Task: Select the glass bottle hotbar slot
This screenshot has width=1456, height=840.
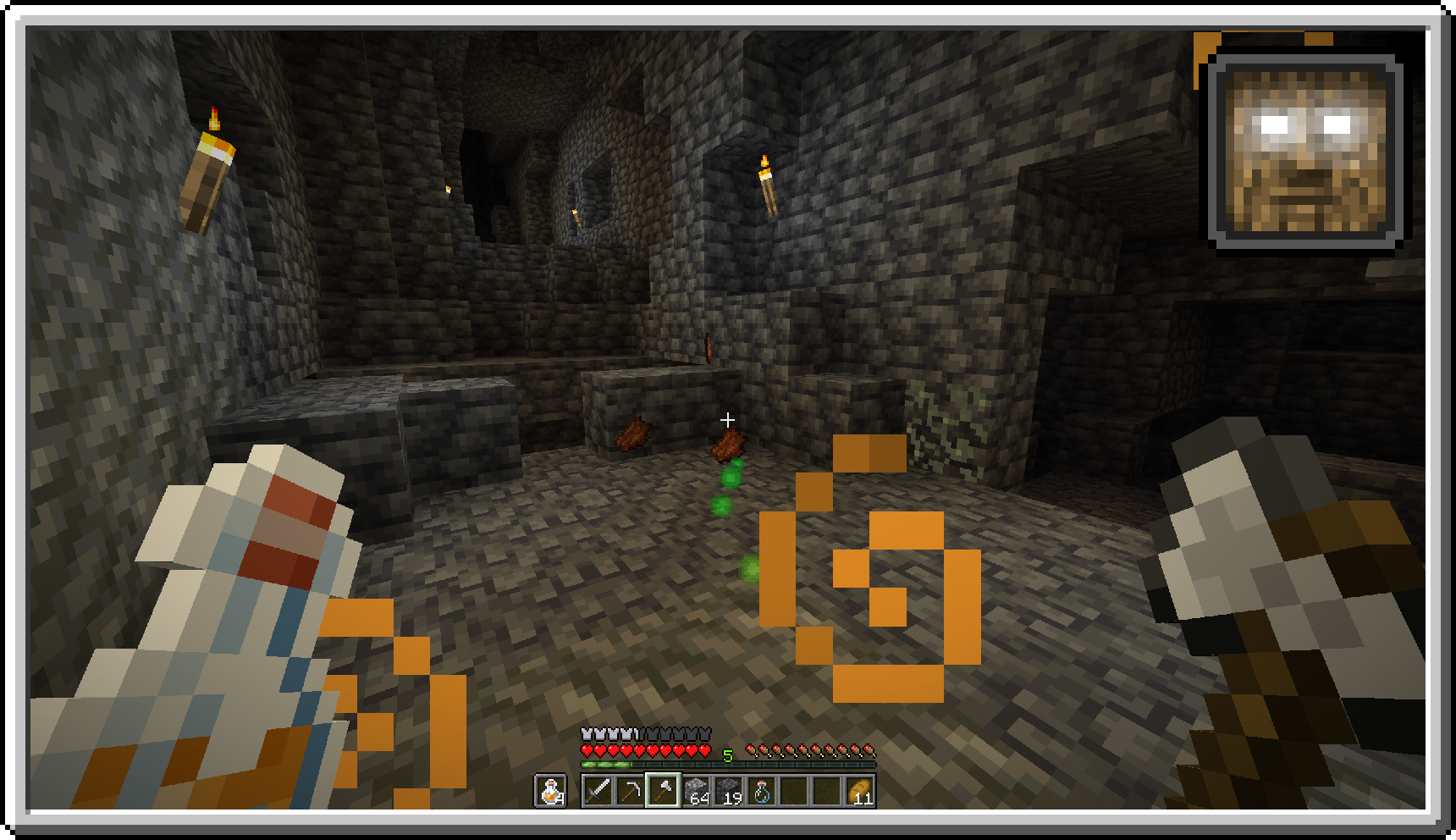Action: pyautogui.click(x=762, y=791)
